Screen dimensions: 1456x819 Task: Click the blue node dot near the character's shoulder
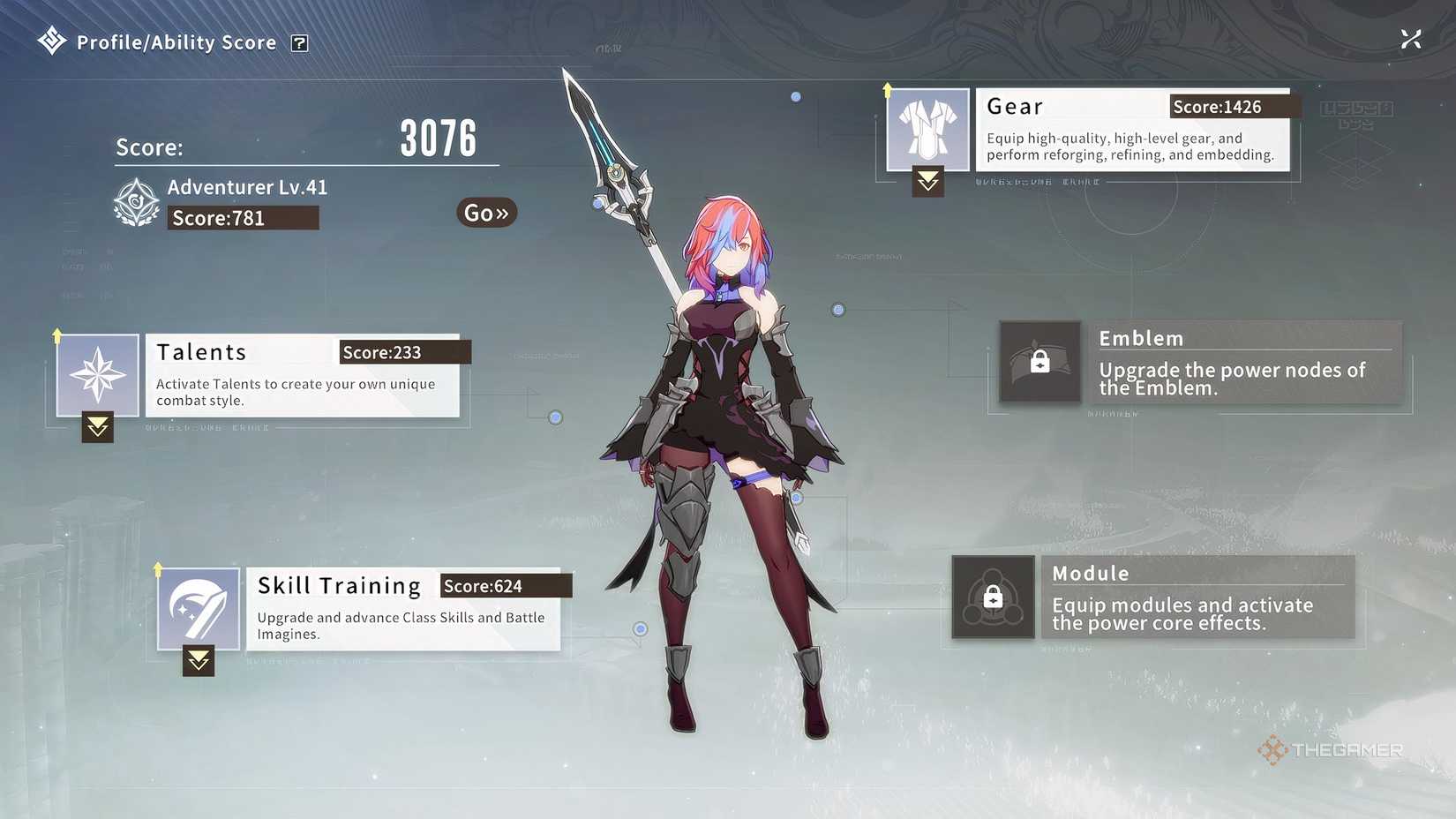point(837,310)
